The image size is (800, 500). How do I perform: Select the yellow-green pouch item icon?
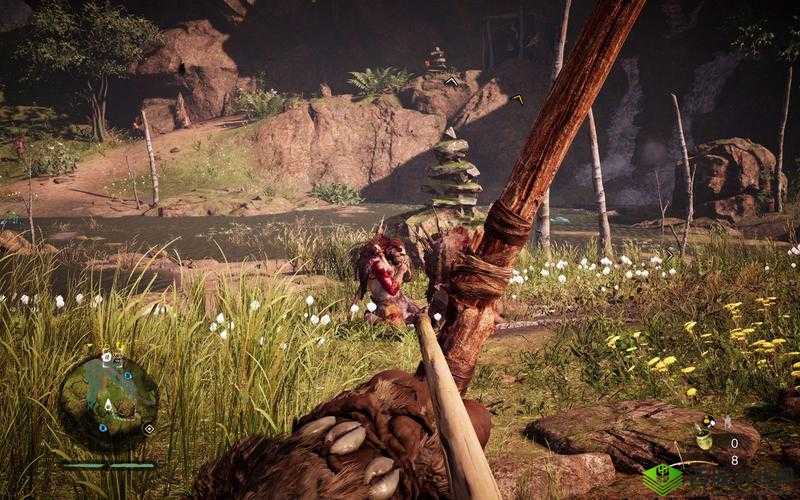[704, 438]
